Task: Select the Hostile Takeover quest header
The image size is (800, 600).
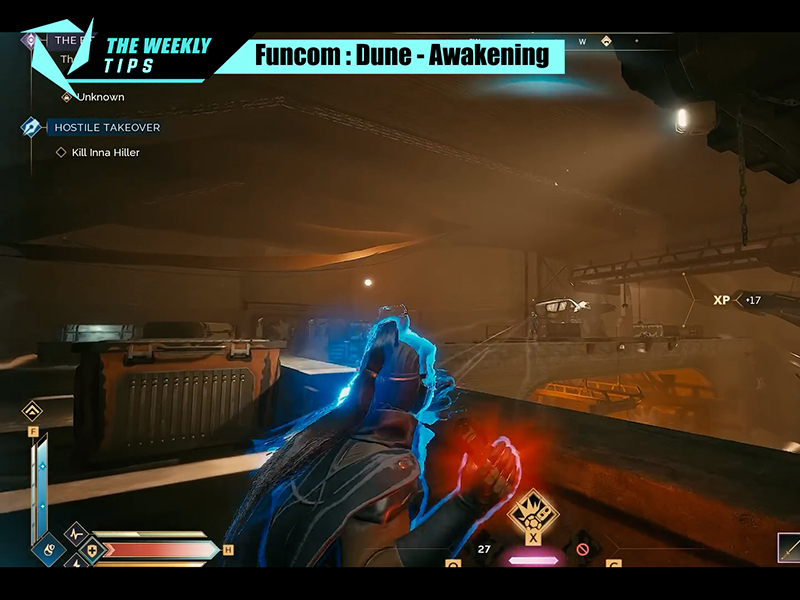Action: coord(106,127)
